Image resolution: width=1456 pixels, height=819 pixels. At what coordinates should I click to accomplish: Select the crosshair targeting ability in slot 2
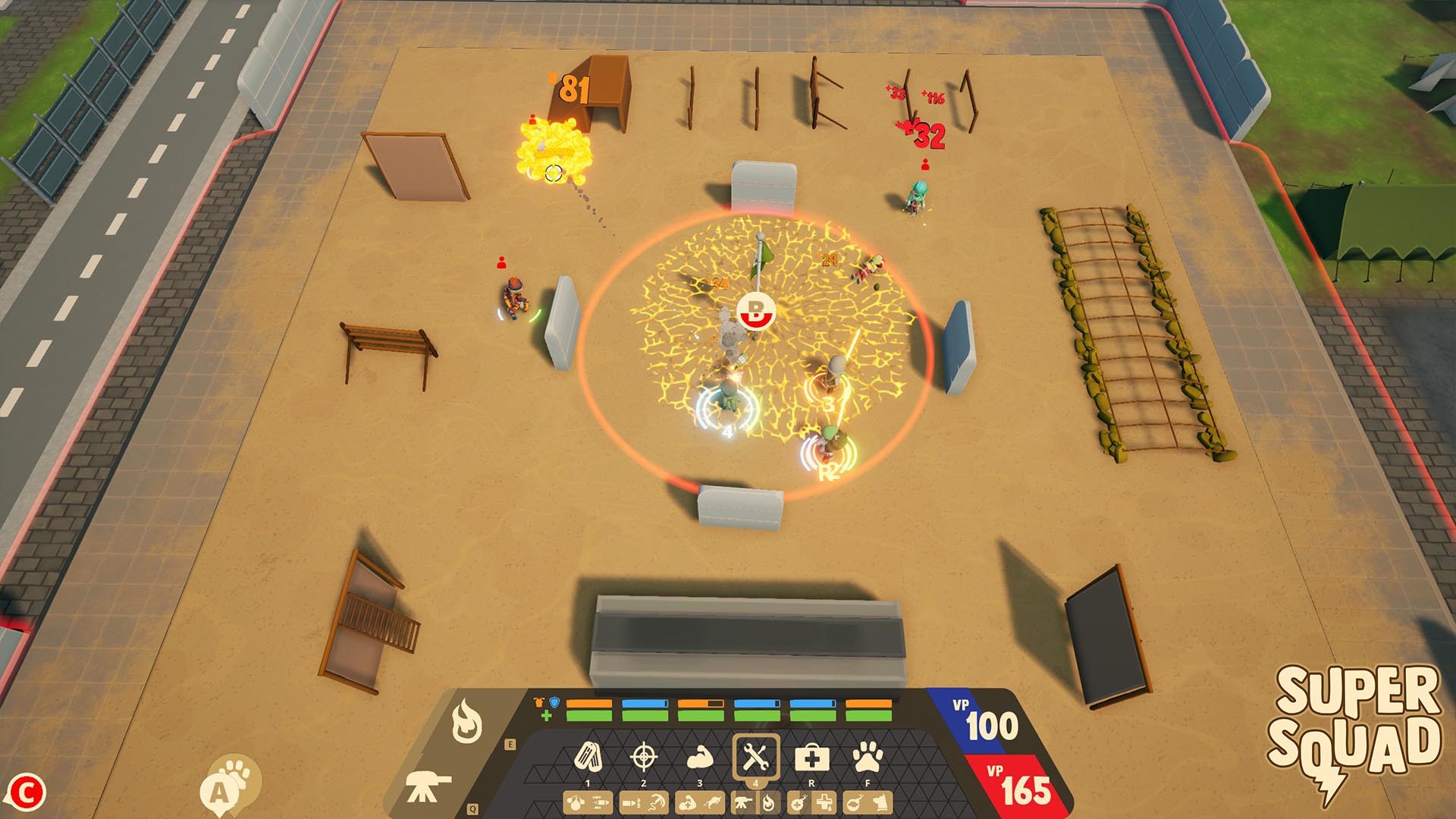tap(645, 755)
